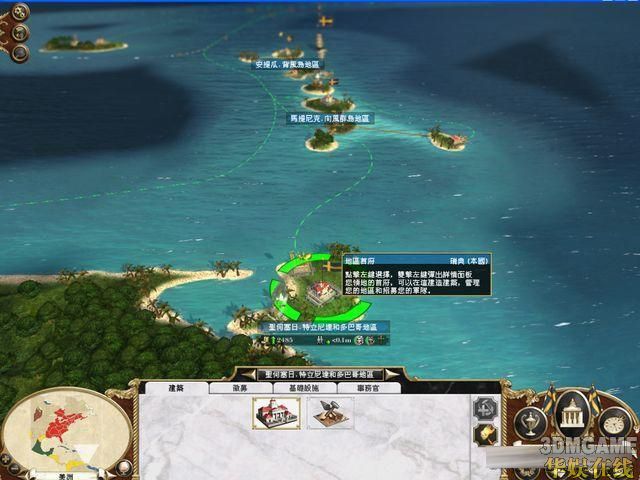Viewport: 640px width, 480px height.
Task: Click the hammer repair button
Action: [486, 408]
